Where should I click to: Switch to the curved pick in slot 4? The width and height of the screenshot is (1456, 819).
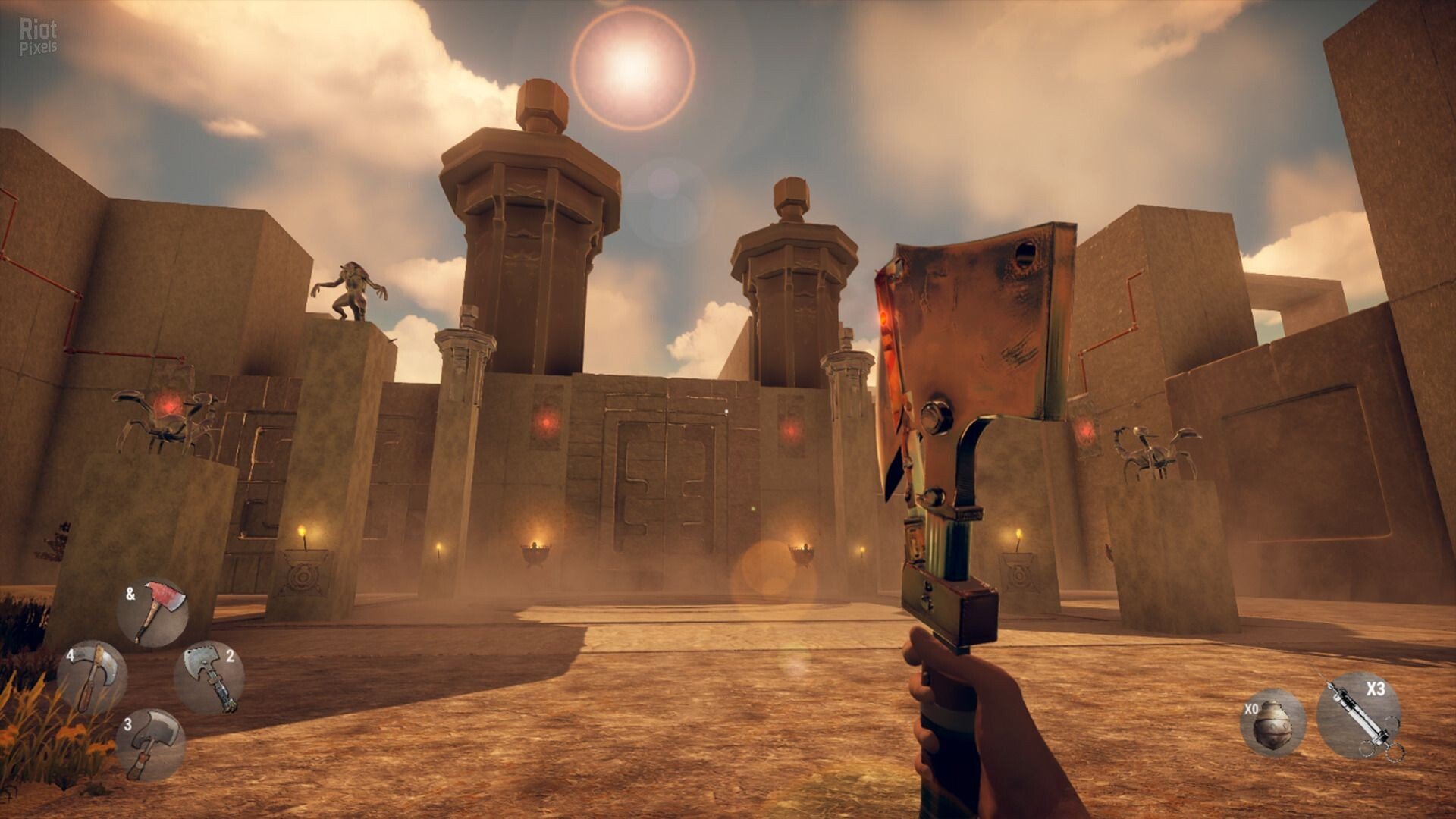tap(92, 677)
